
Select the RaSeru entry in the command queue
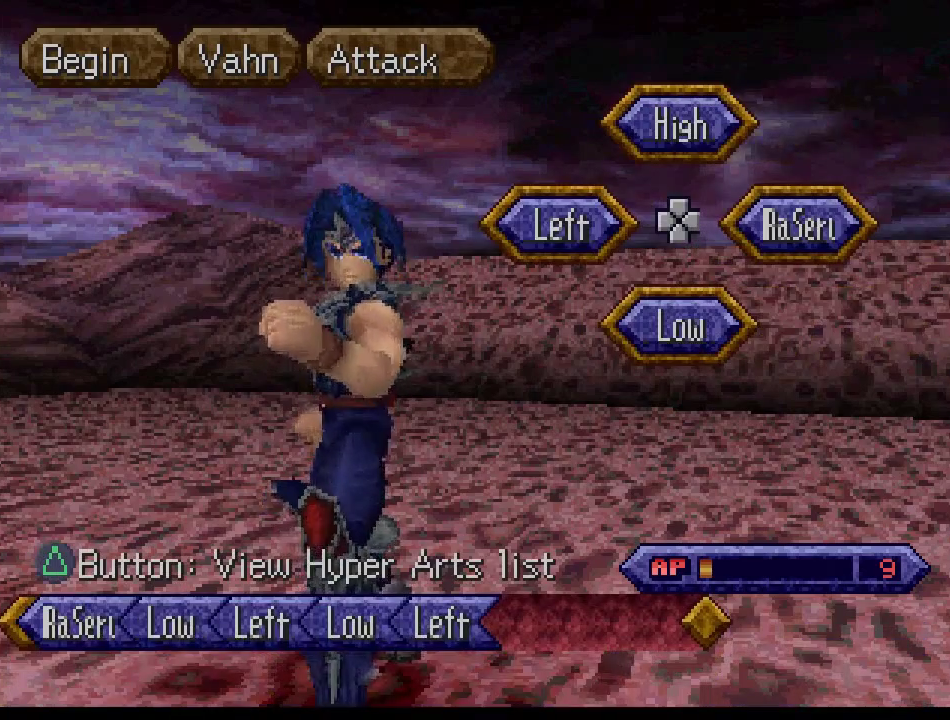80,623
